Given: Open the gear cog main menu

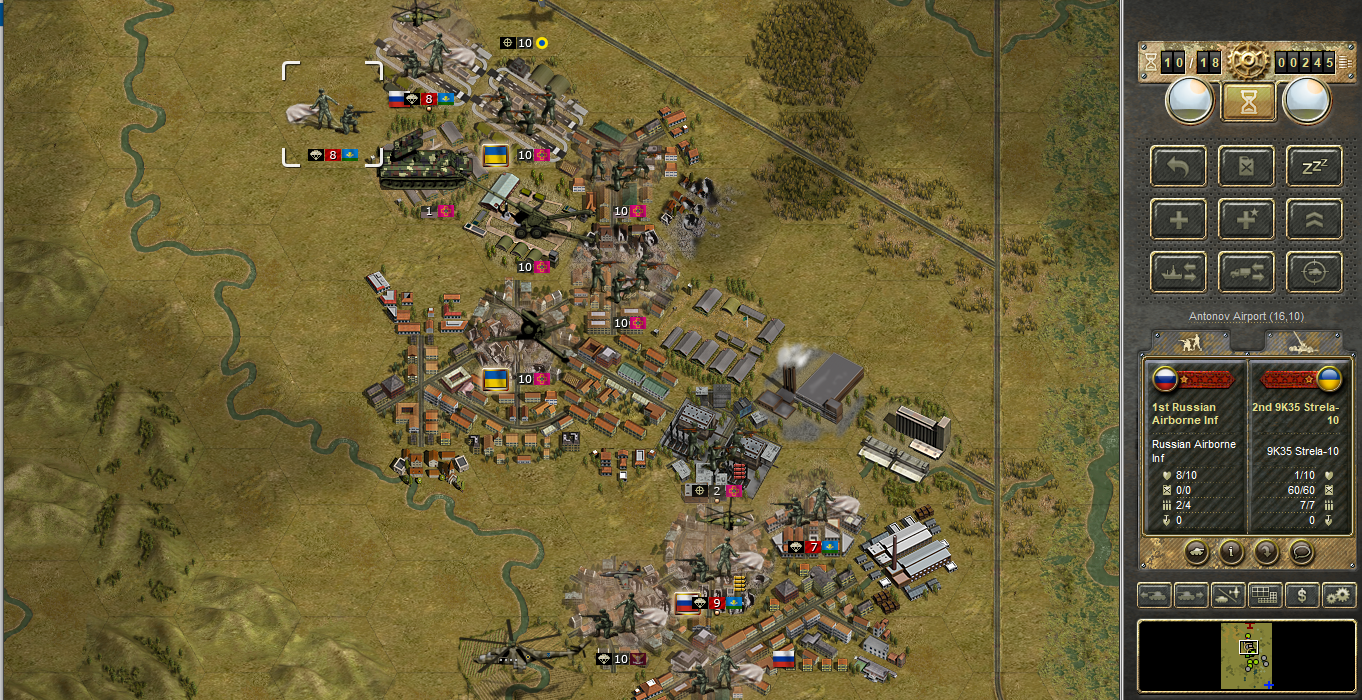Looking at the screenshot, I should 1248,62.
